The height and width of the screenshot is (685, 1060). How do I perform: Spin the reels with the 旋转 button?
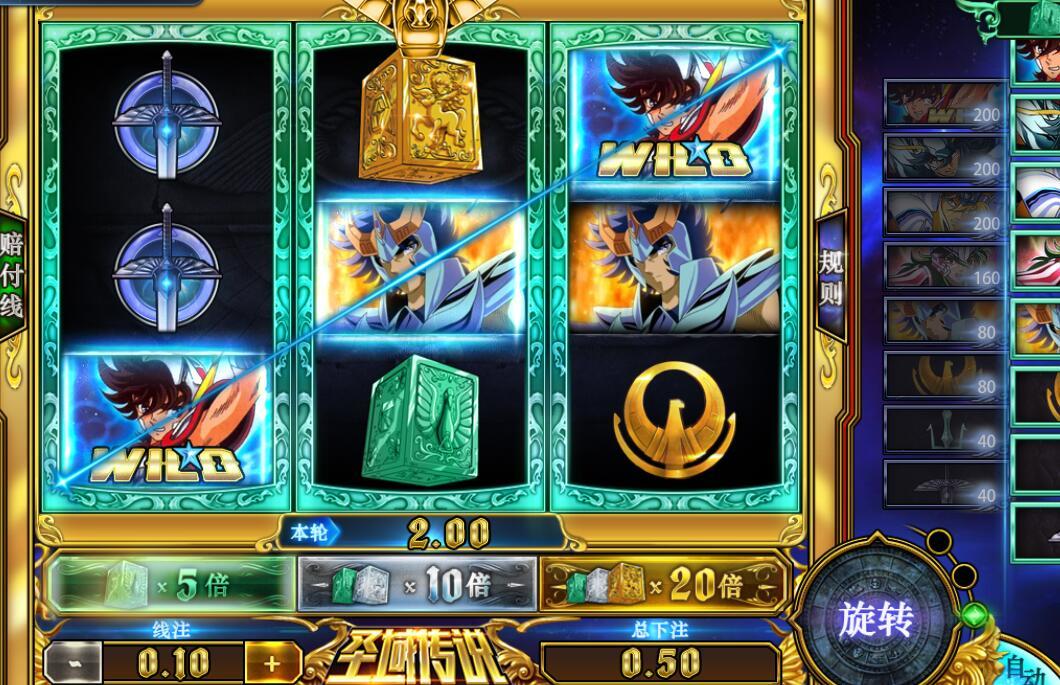coord(877,620)
